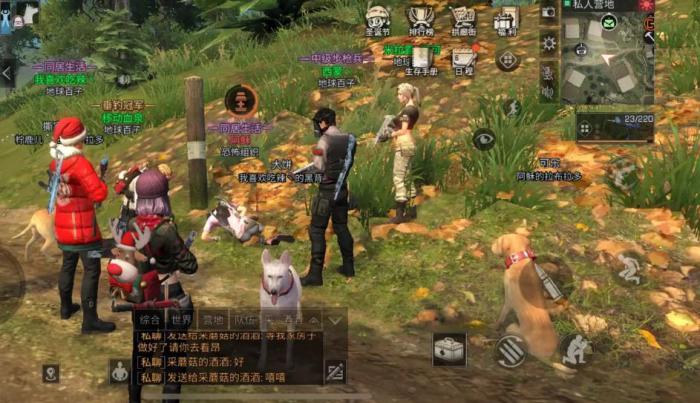
Task: Open the 日程 schedule calendar
Action: [x=464, y=59]
